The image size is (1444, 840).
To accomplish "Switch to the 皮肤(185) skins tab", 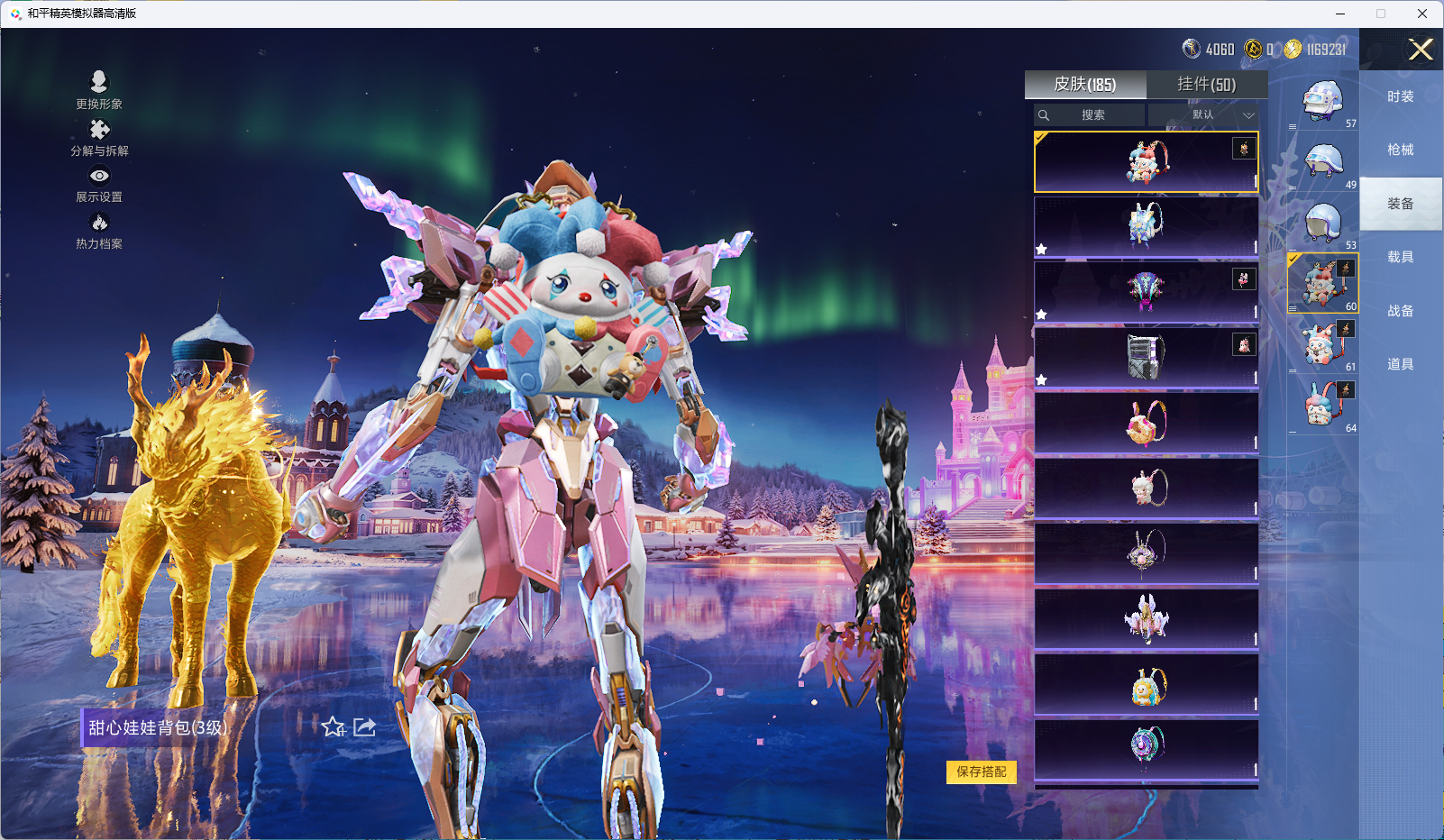I will click(1085, 85).
